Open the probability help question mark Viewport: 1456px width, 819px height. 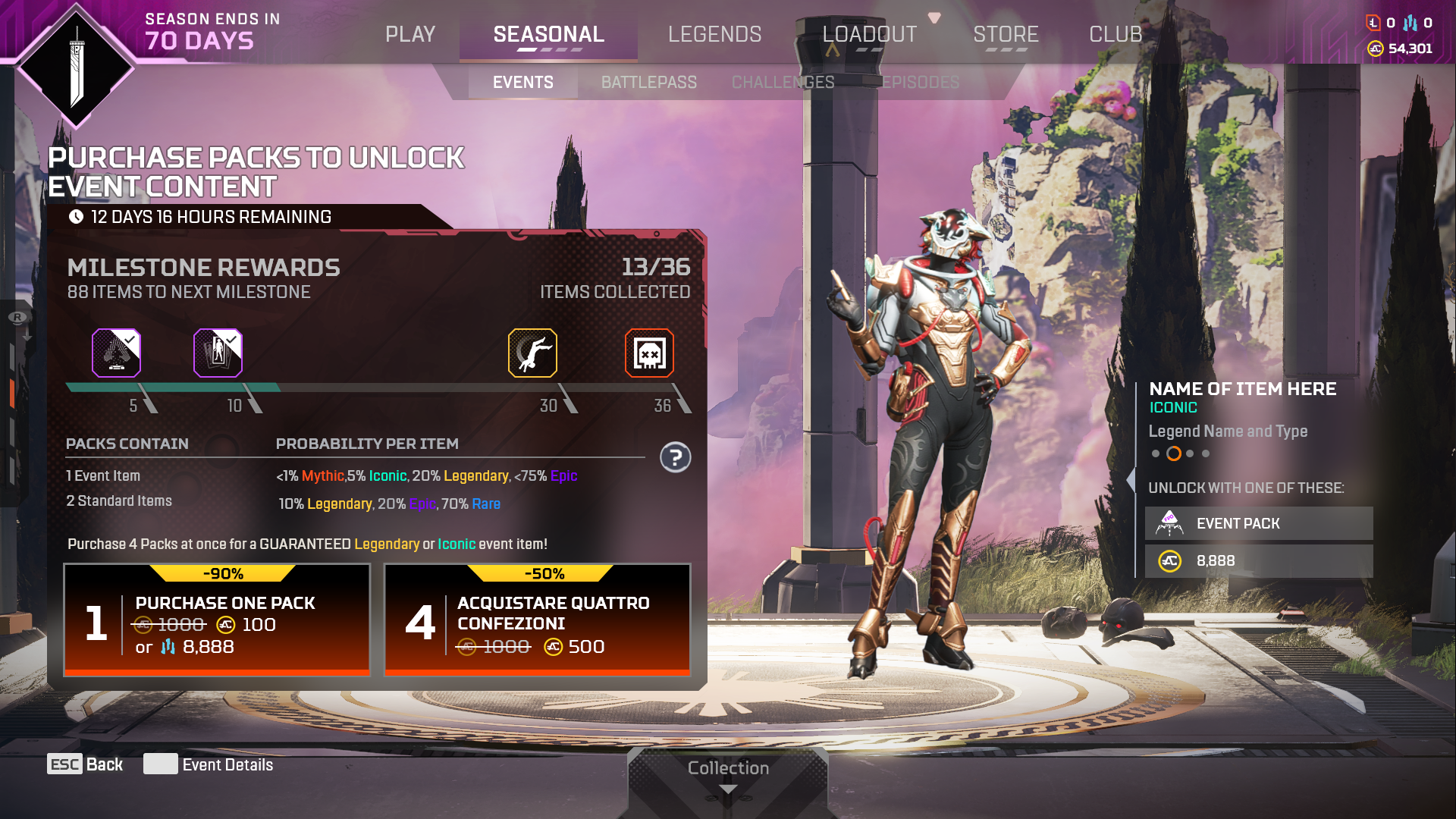click(675, 457)
